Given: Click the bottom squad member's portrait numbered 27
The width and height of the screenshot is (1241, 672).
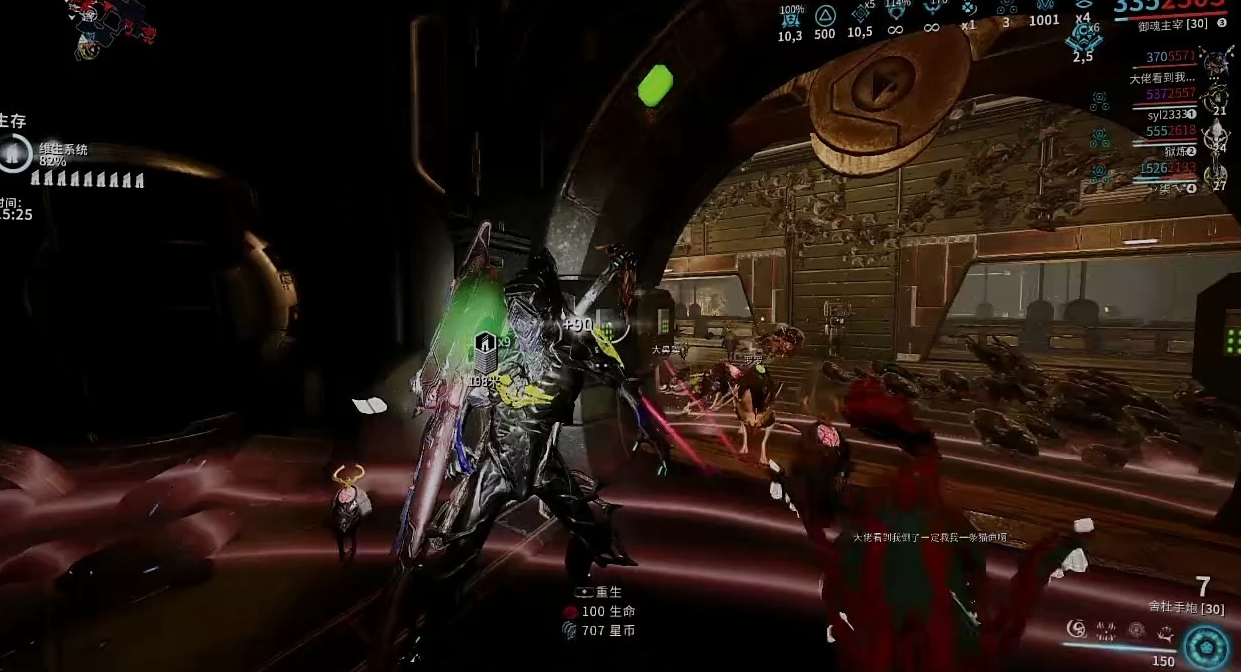Looking at the screenshot, I should click(x=1216, y=175).
